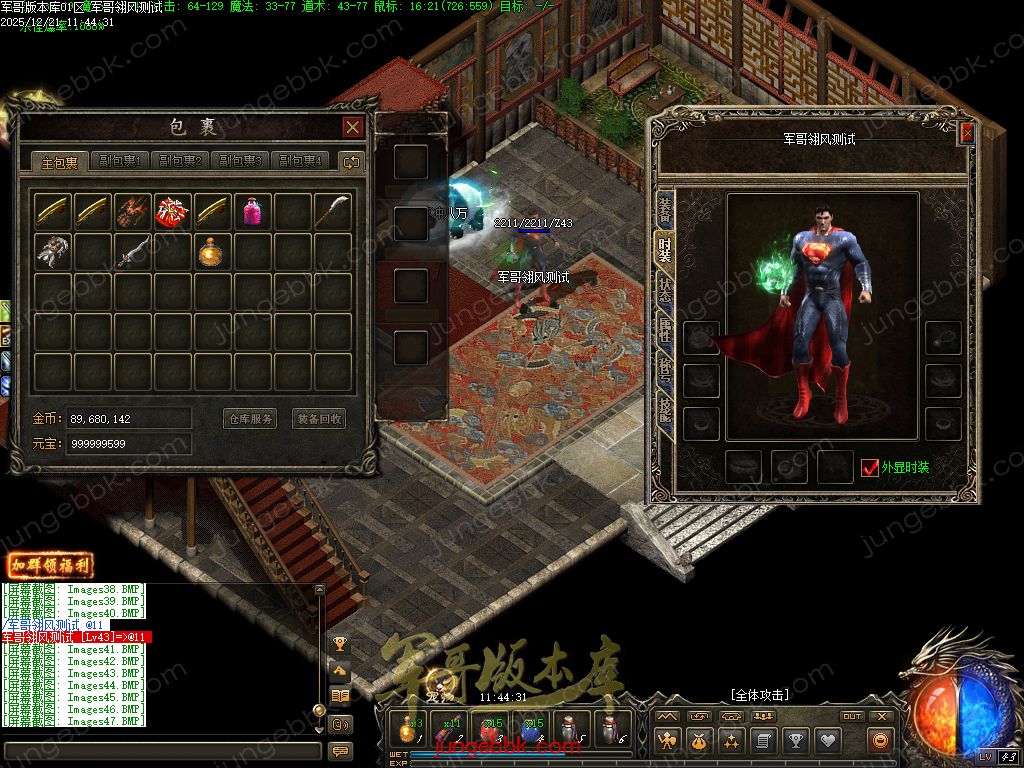1024x768 pixels.
Task: Switch to the 装备 equipment tab
Action: click(664, 208)
